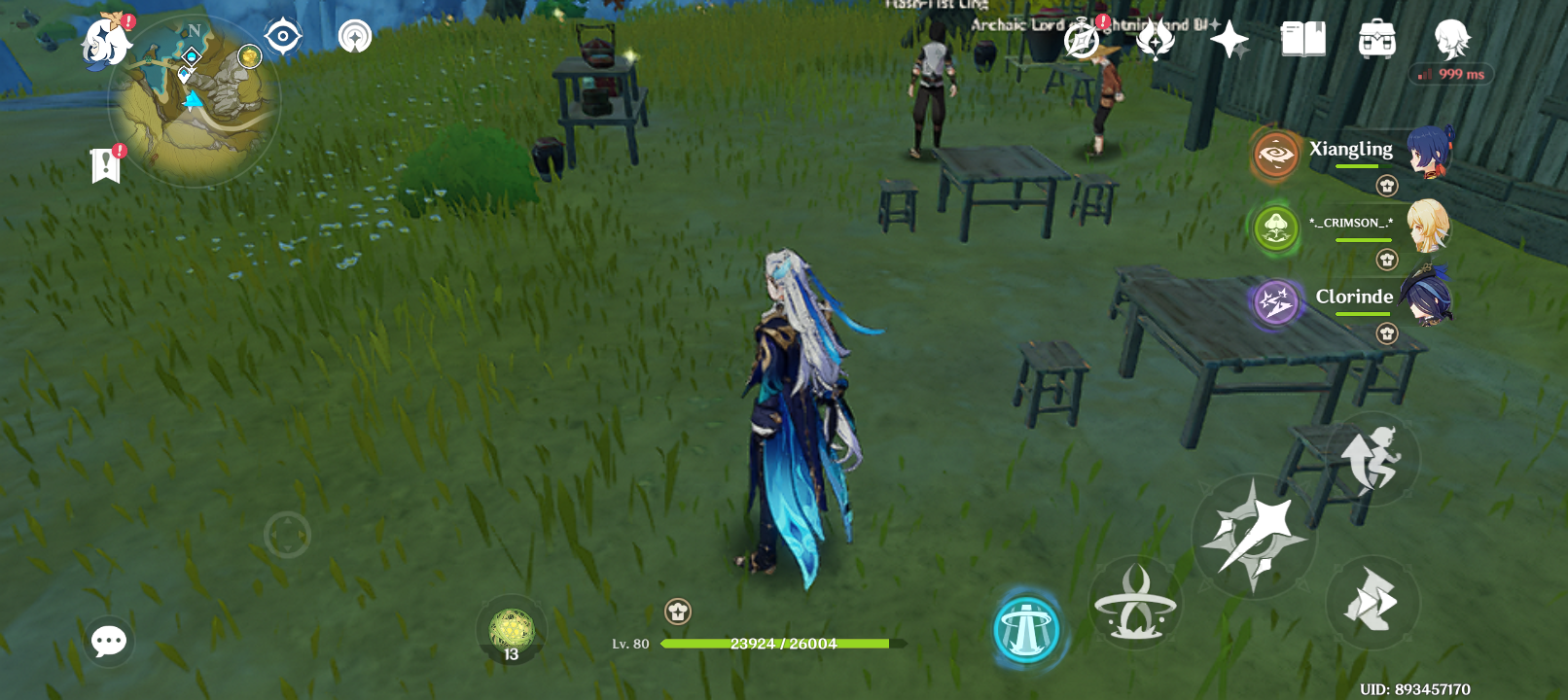
Task: Tap Clorinde's name in the party list
Action: tap(1355, 297)
